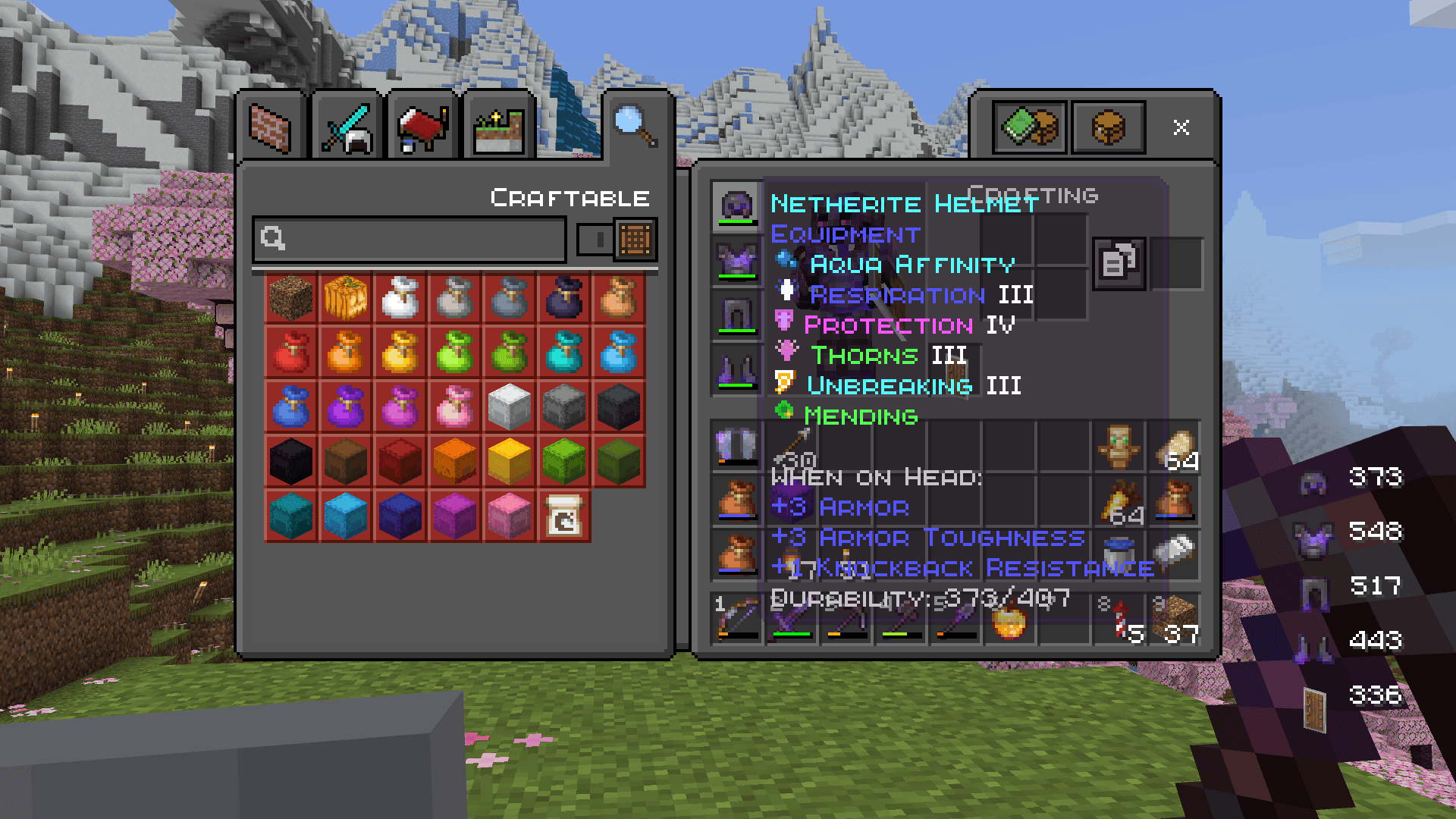Pick up the Totem of Undying
The width and height of the screenshot is (1456, 819).
click(x=1120, y=446)
